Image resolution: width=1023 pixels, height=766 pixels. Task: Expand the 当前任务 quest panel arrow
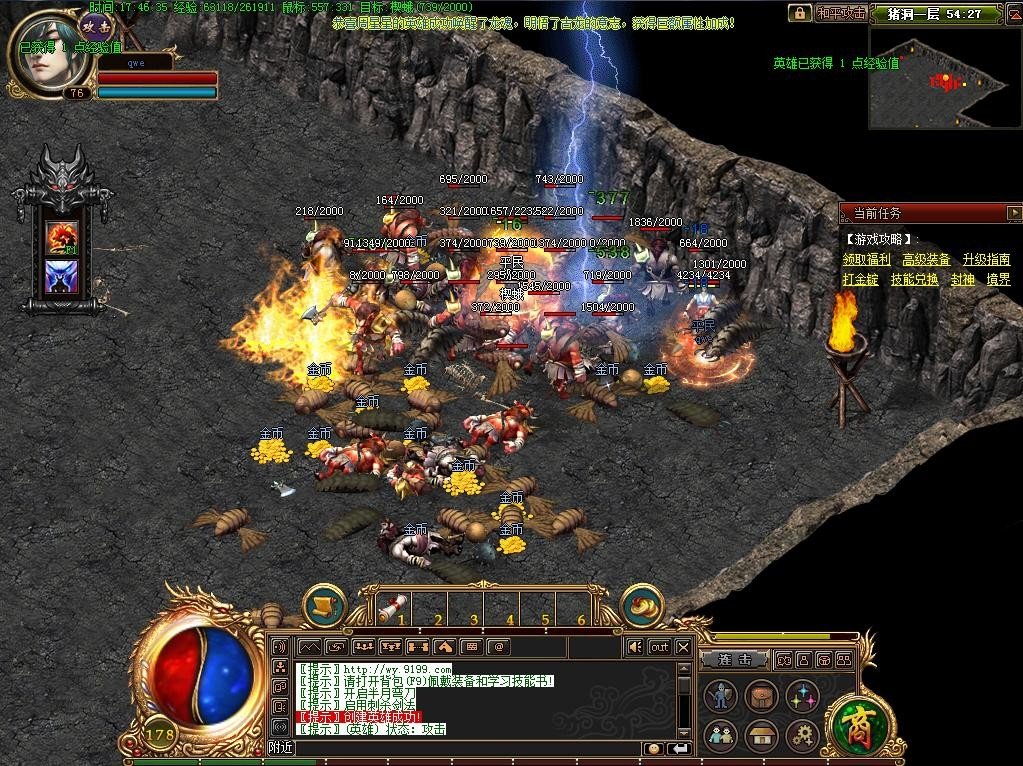tap(1014, 213)
